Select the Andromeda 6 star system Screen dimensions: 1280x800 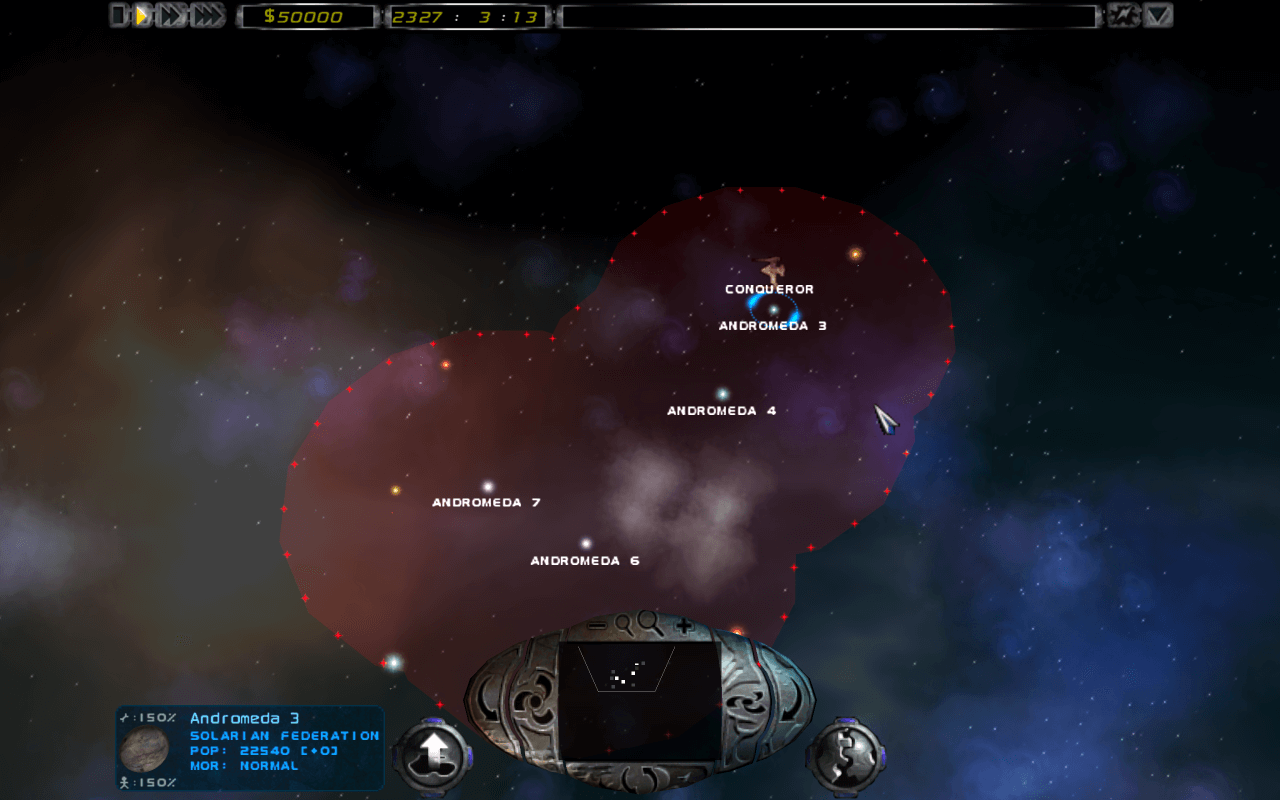[586, 544]
